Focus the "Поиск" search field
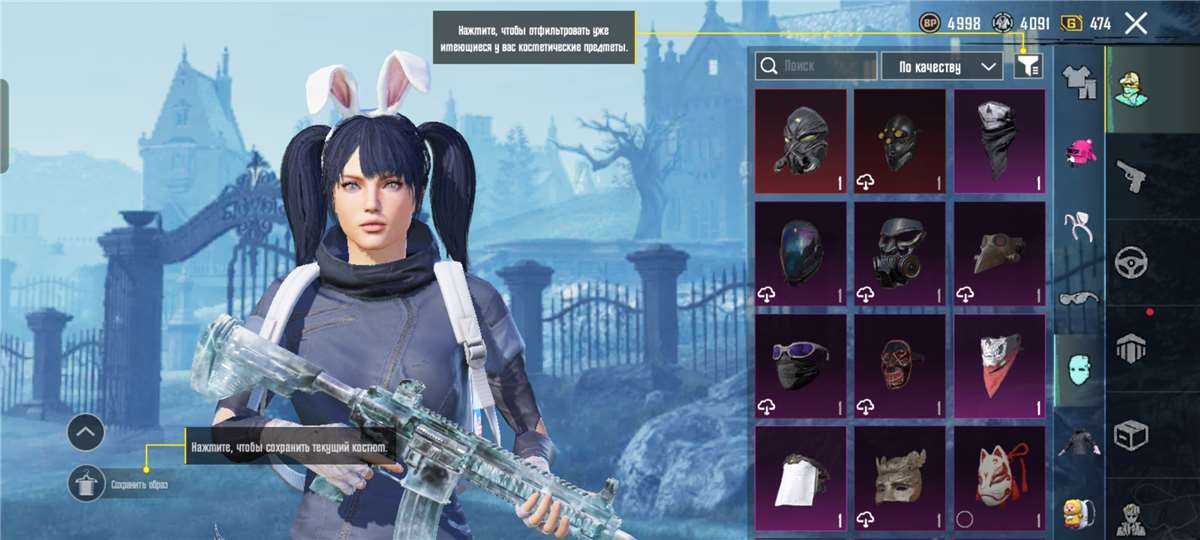Viewport: 1200px width, 540px height. coord(816,66)
